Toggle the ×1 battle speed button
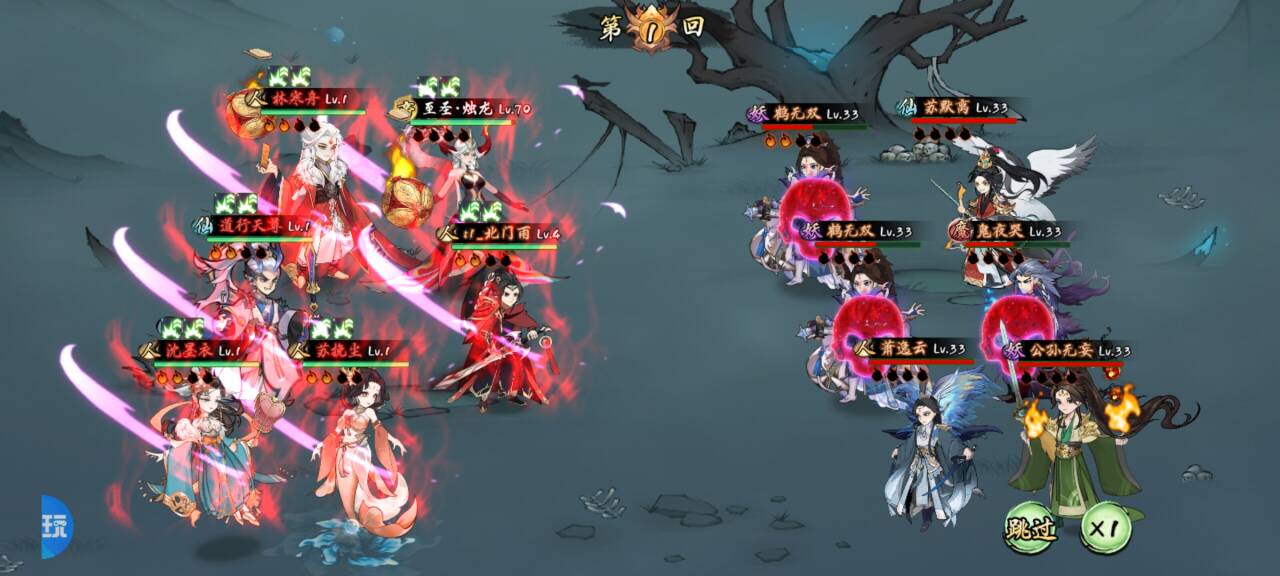The height and width of the screenshot is (576, 1280). pyautogui.click(x=1105, y=528)
